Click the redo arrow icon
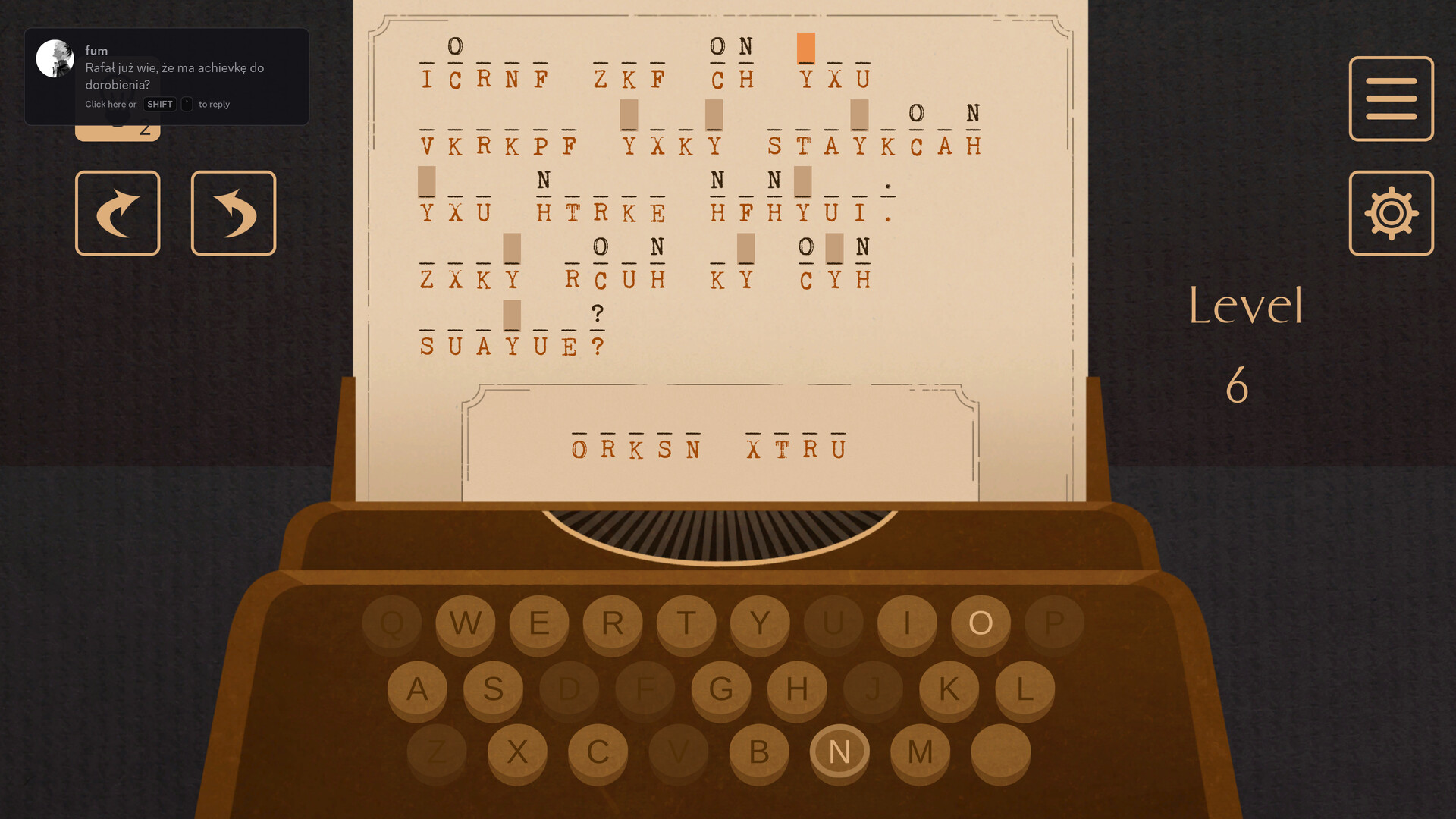Screen dimensions: 1456x819 [118, 212]
